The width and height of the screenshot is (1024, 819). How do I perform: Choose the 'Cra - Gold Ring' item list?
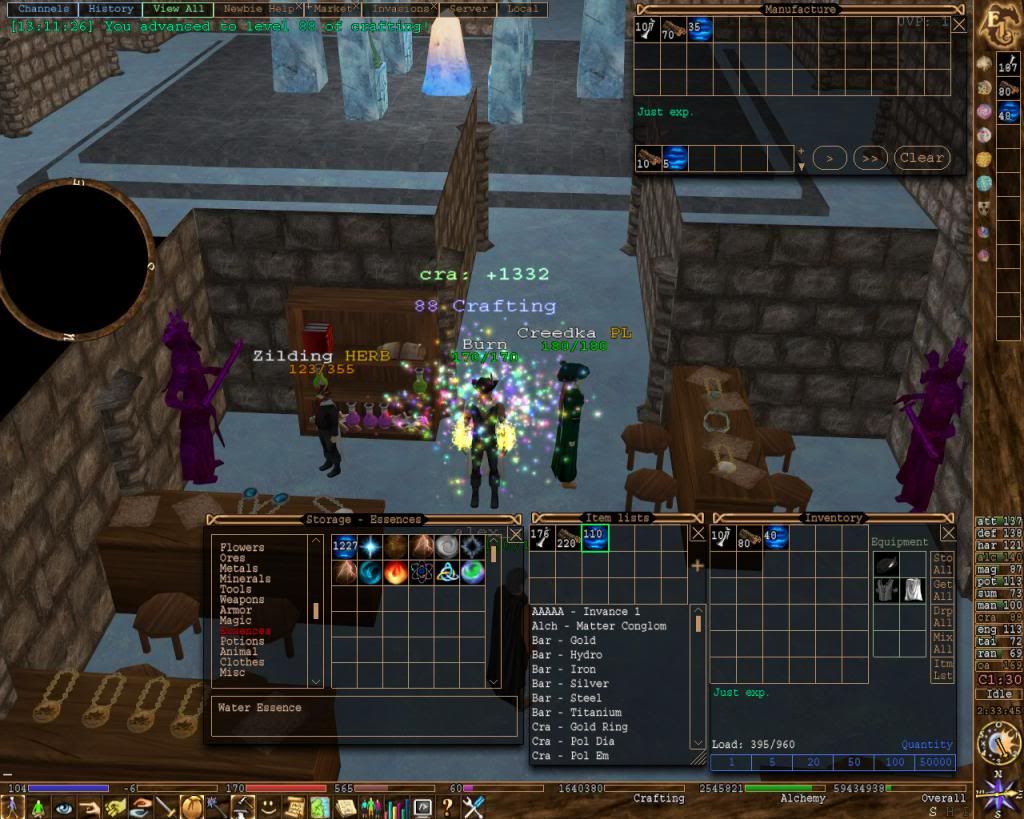click(x=580, y=727)
